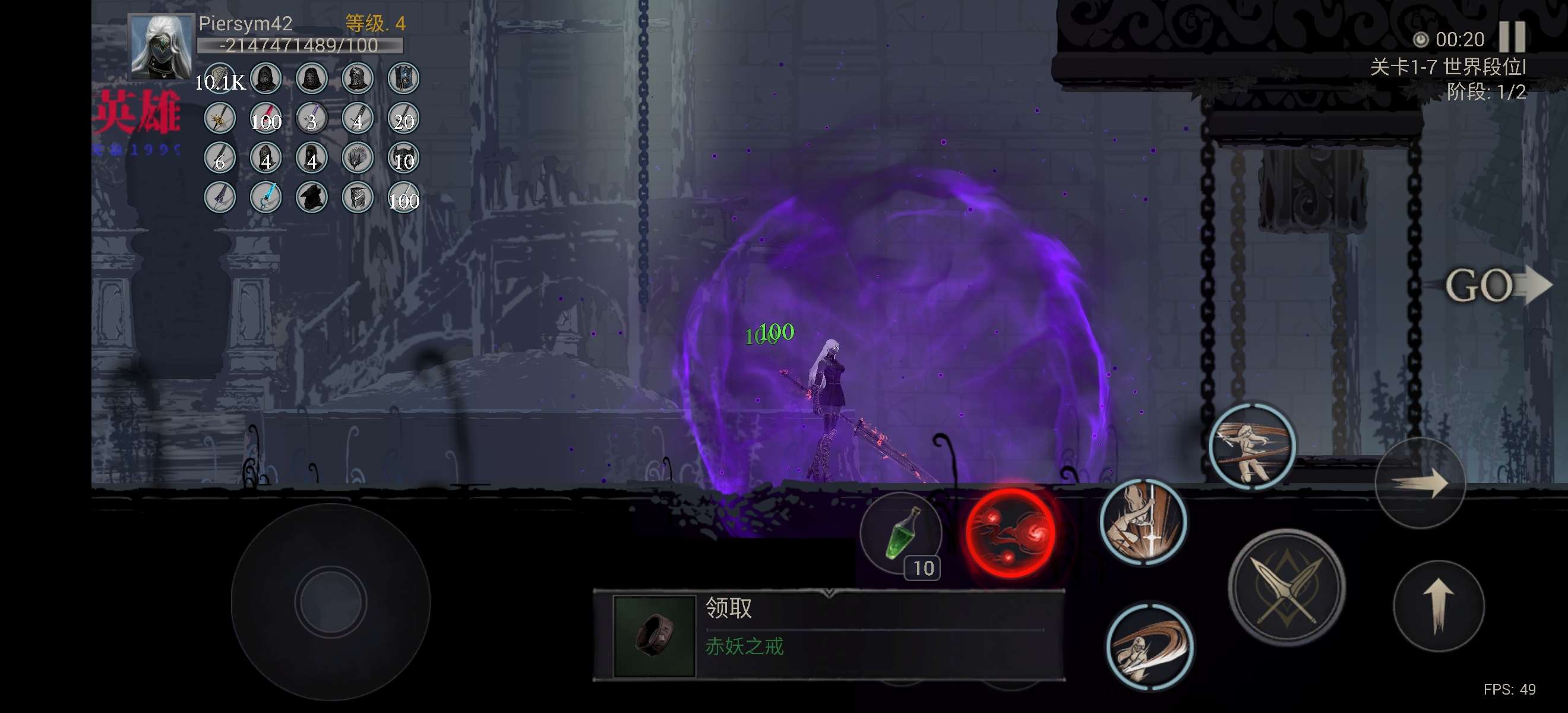Select the spiked golden mace icon
This screenshot has width=1568, height=713.
[220, 118]
